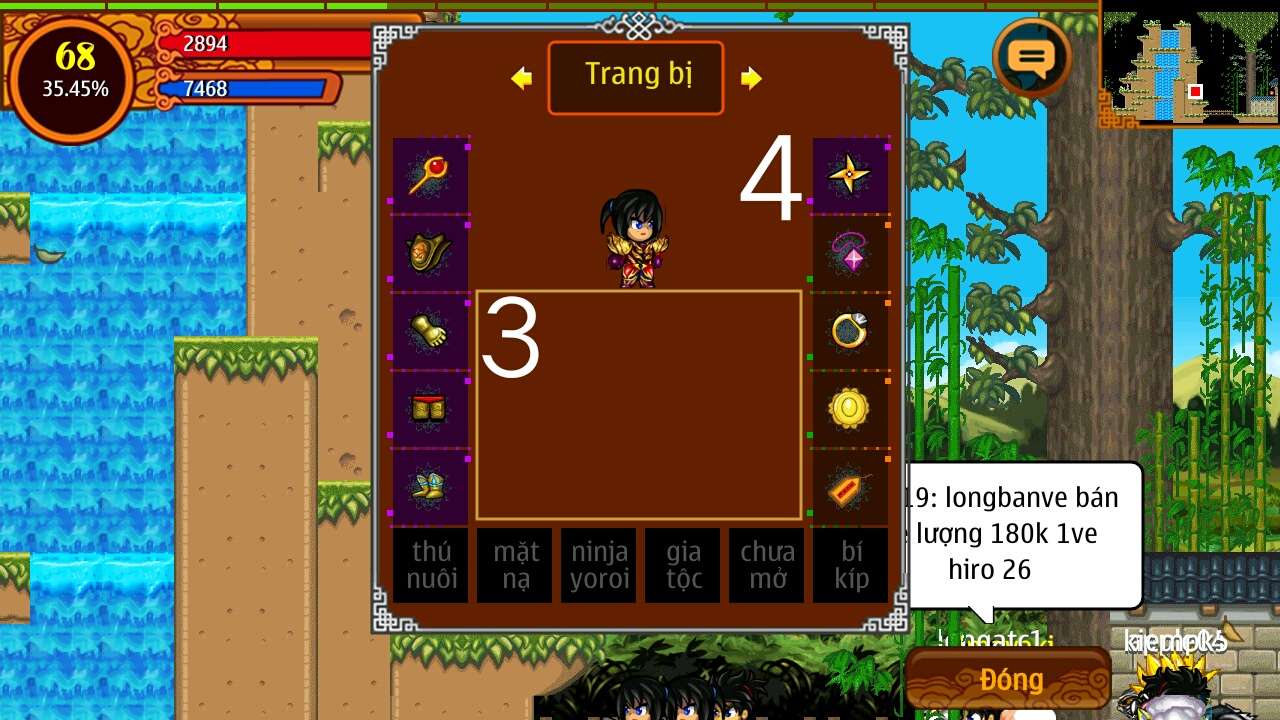Open the gia tộc clan slot

[x=682, y=565]
